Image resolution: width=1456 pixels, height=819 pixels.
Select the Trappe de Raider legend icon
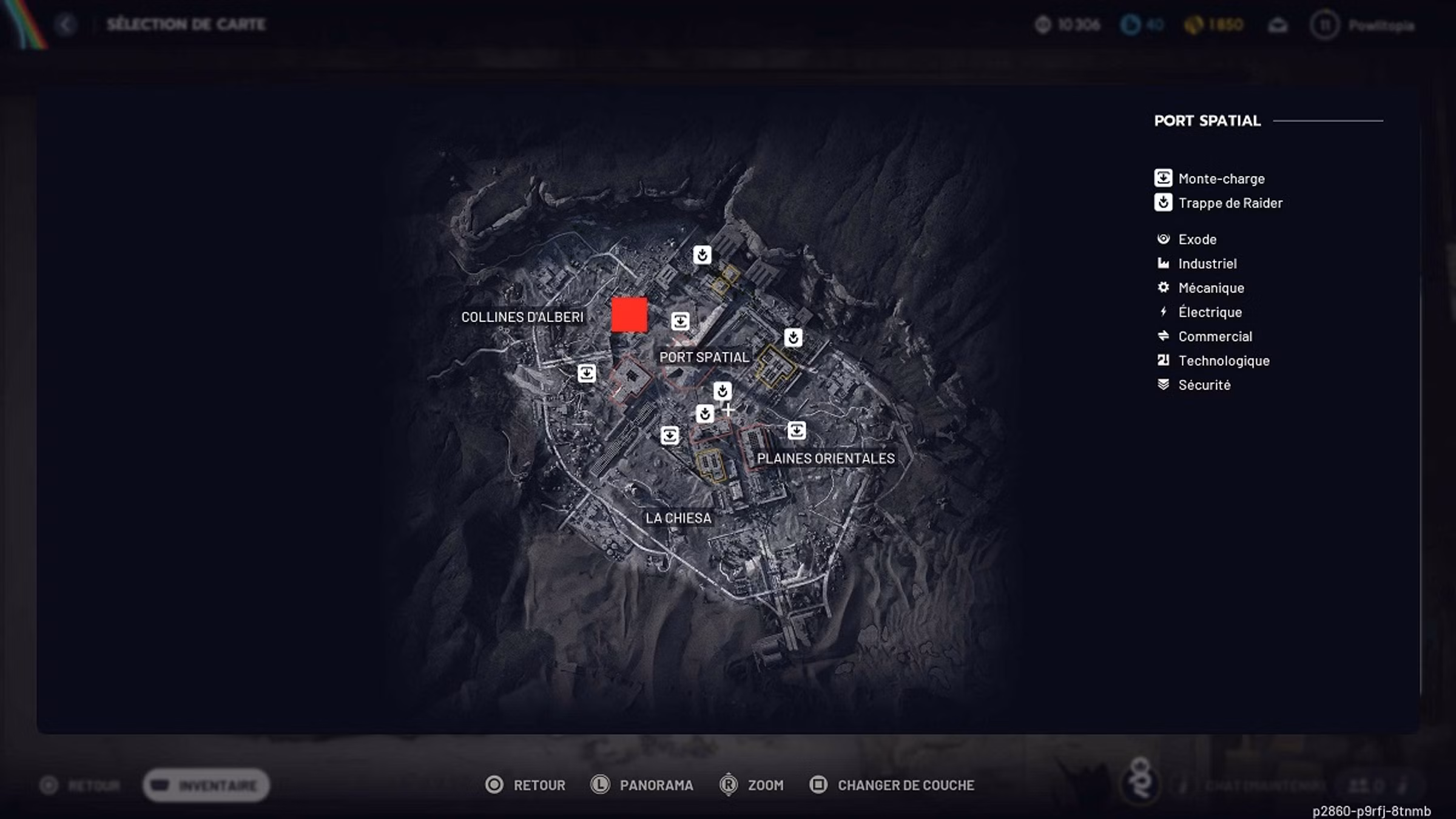click(x=1163, y=203)
